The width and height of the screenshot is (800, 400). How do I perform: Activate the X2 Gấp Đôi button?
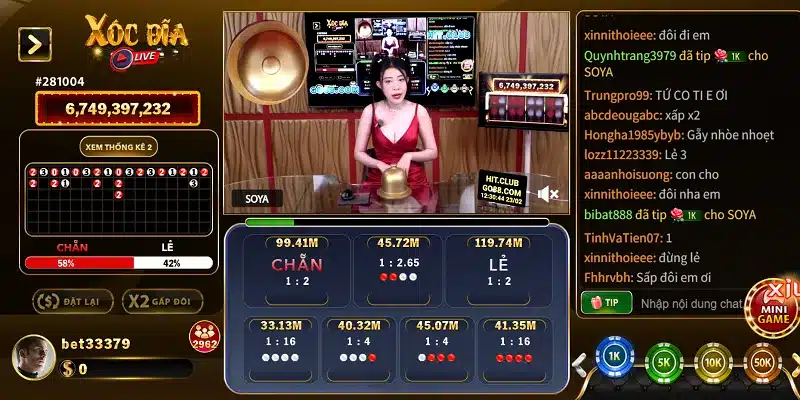coord(162,301)
